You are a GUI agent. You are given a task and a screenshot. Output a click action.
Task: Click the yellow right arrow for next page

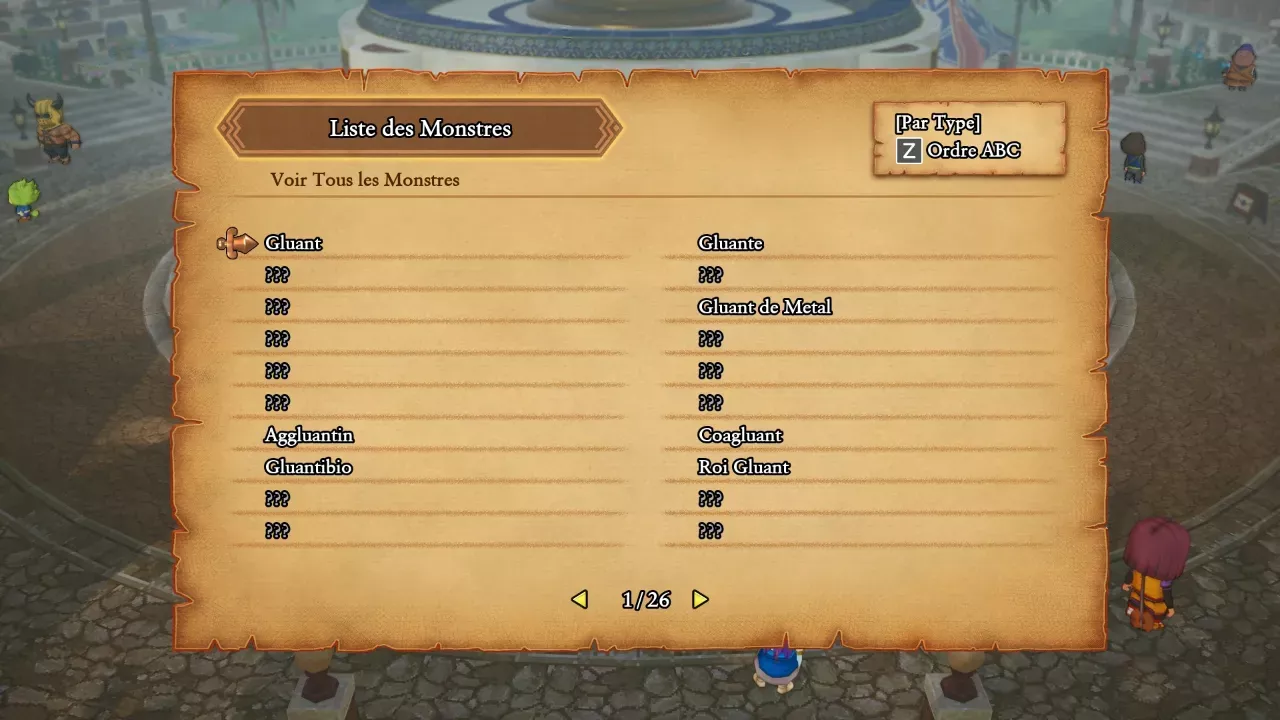click(700, 600)
